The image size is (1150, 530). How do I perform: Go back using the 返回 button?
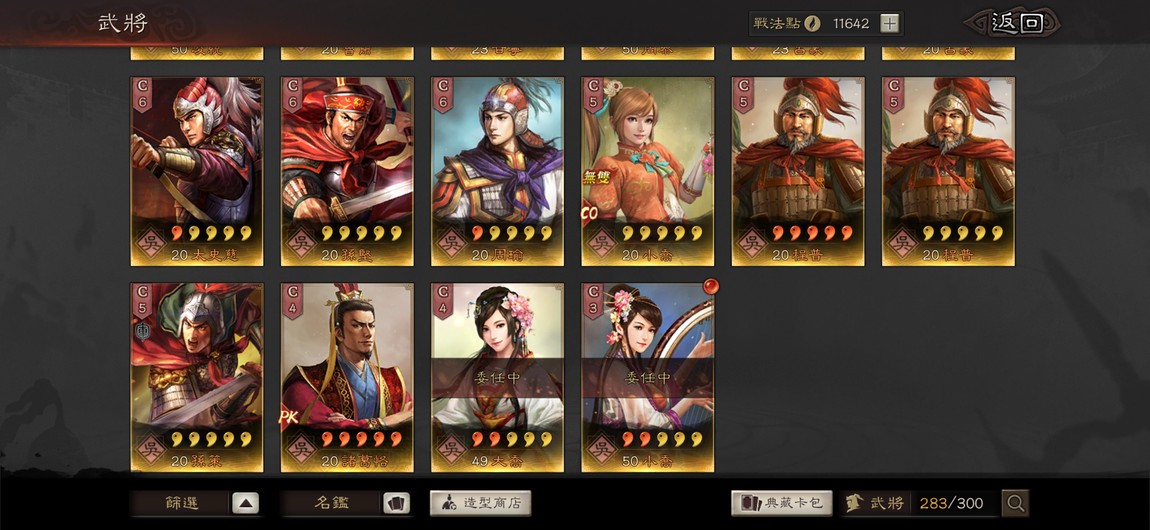click(1010, 23)
